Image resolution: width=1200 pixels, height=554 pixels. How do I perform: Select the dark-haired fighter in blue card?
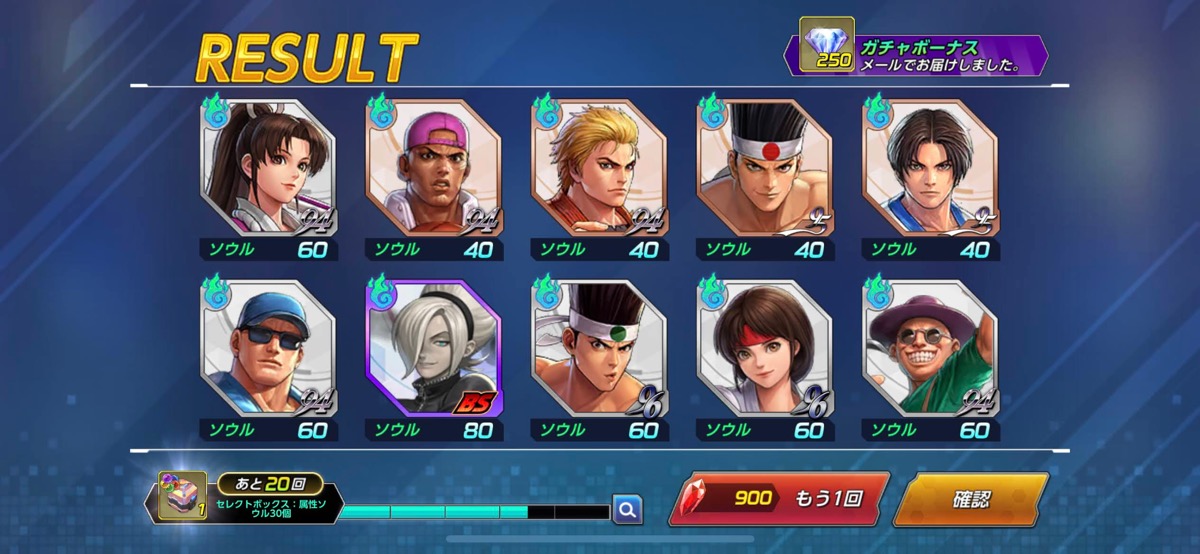(932, 168)
